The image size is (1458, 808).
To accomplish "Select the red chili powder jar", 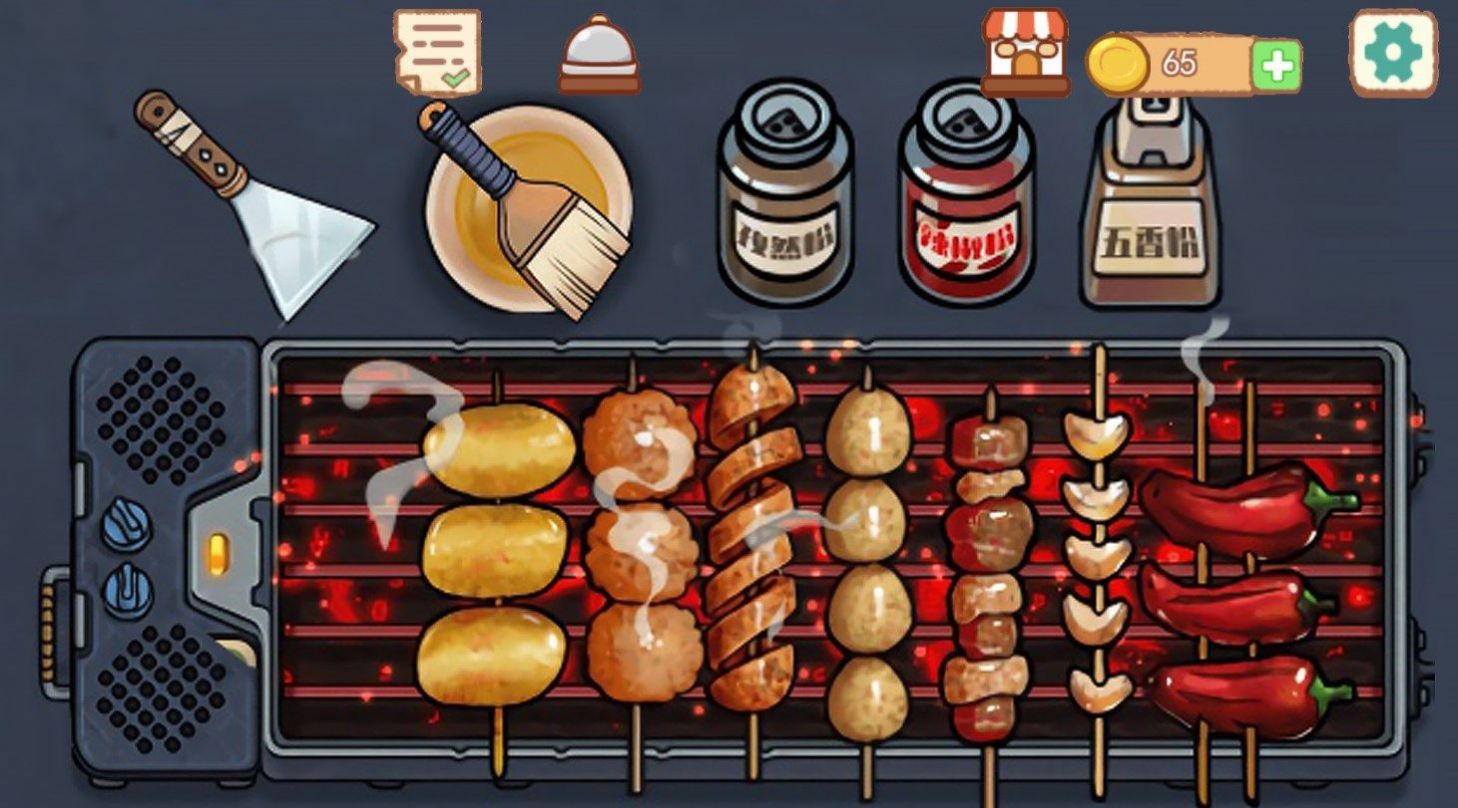I will tap(965, 194).
